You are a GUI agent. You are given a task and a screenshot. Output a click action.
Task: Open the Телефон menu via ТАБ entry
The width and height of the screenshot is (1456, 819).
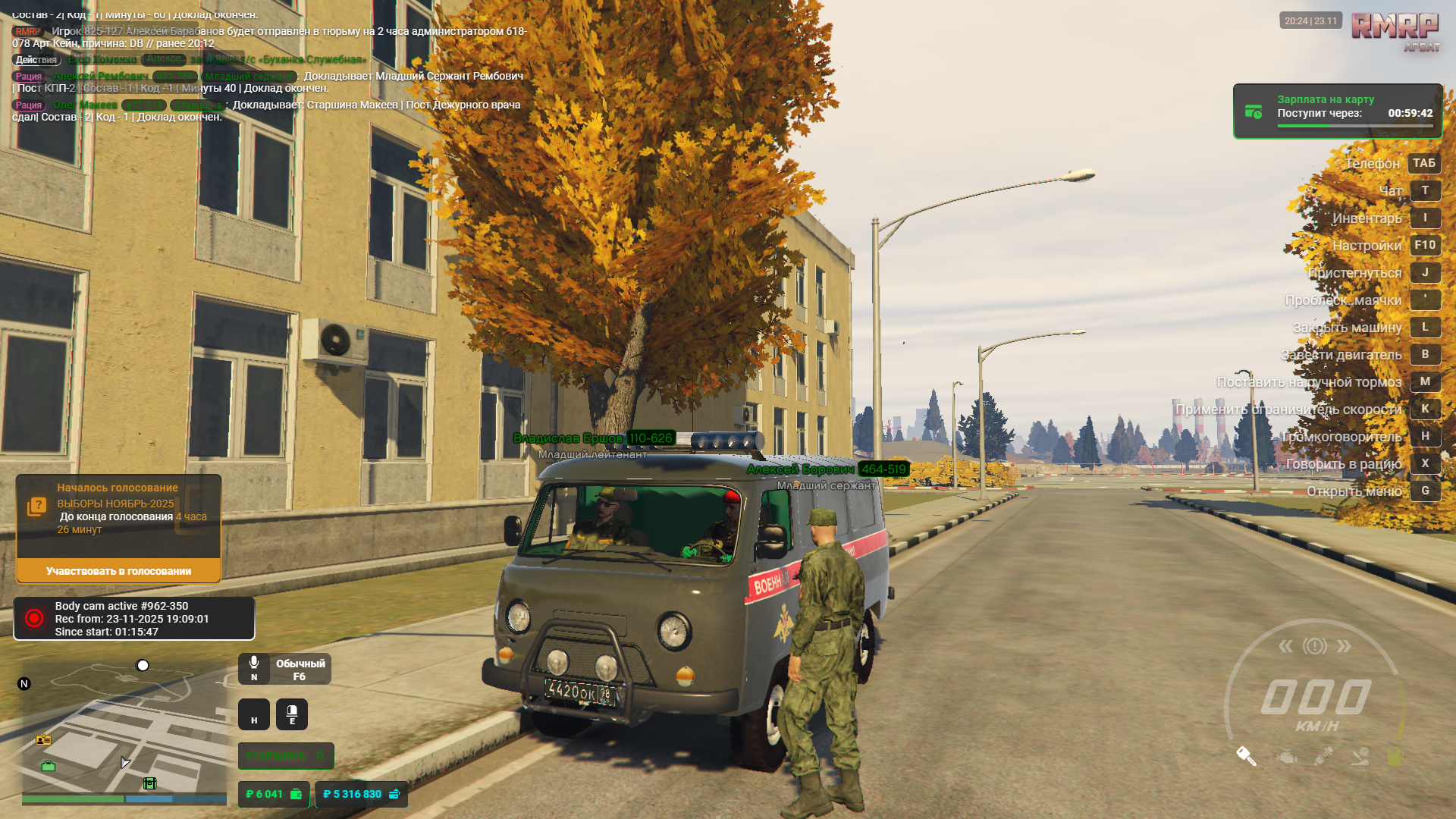[1423, 163]
